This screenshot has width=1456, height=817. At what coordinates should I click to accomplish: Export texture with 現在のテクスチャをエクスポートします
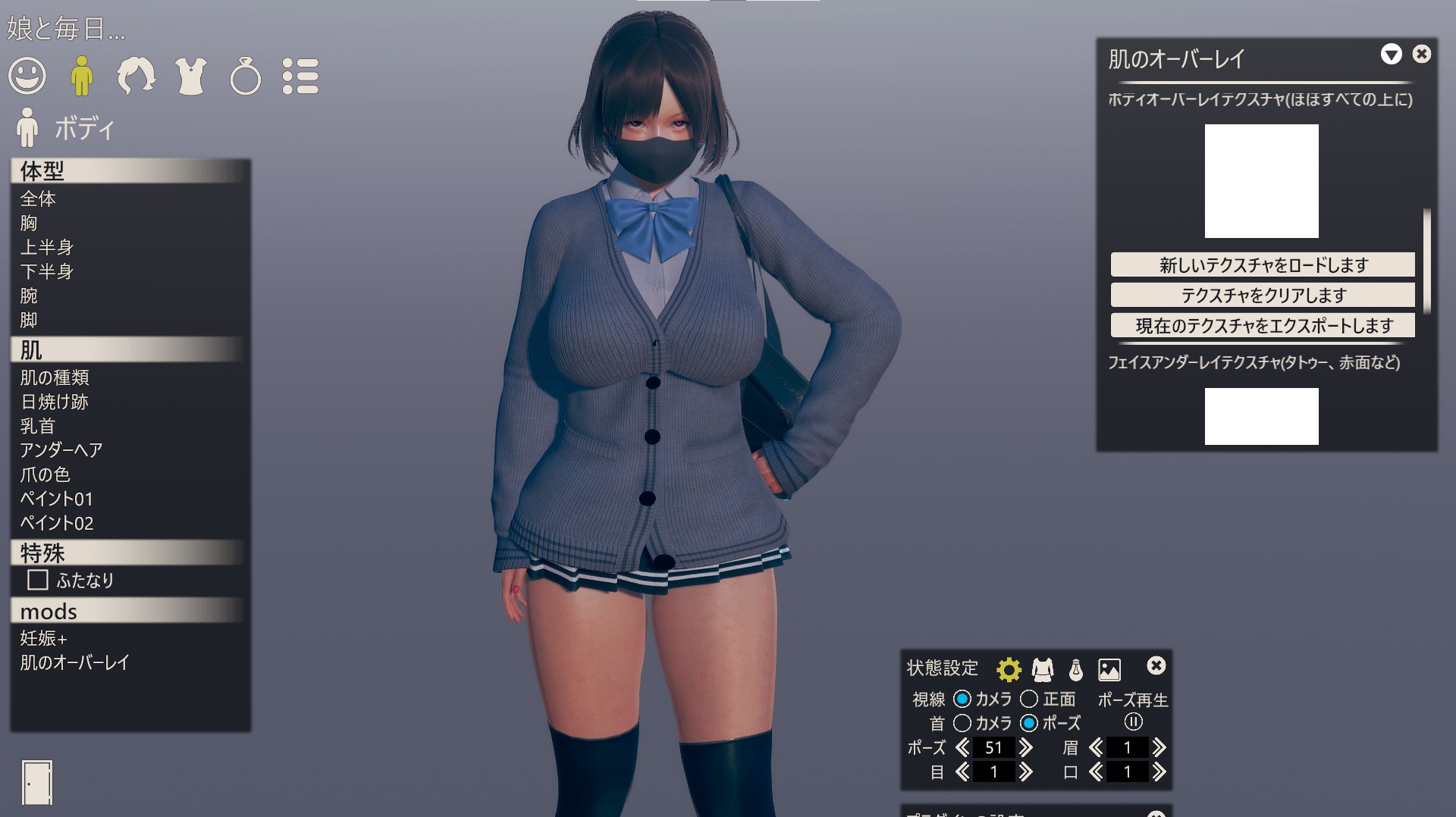pyautogui.click(x=1263, y=326)
